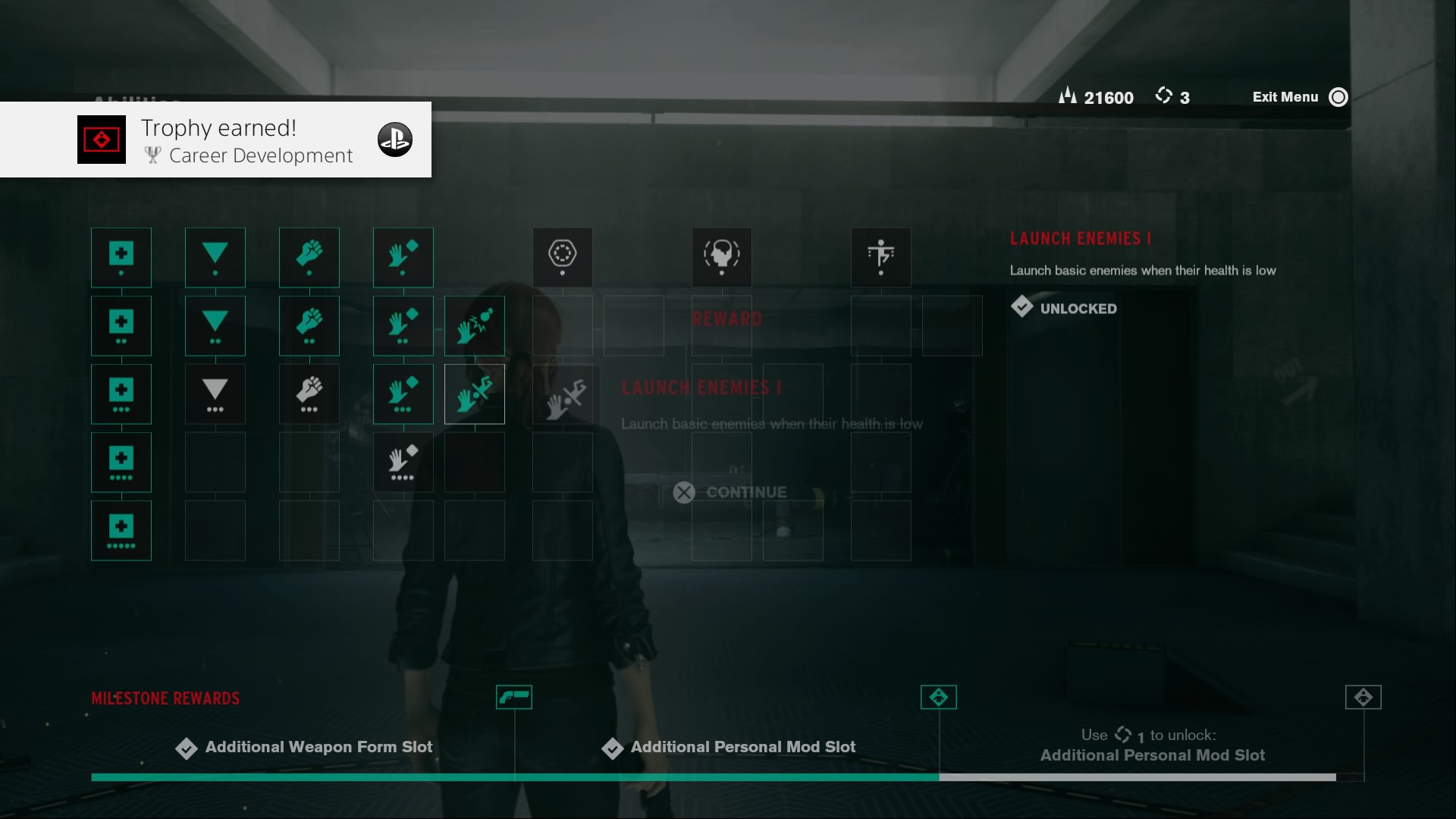This screenshot has height=819, width=1456.
Task: Click the ability points counter showing 3
Action: pyautogui.click(x=1173, y=96)
